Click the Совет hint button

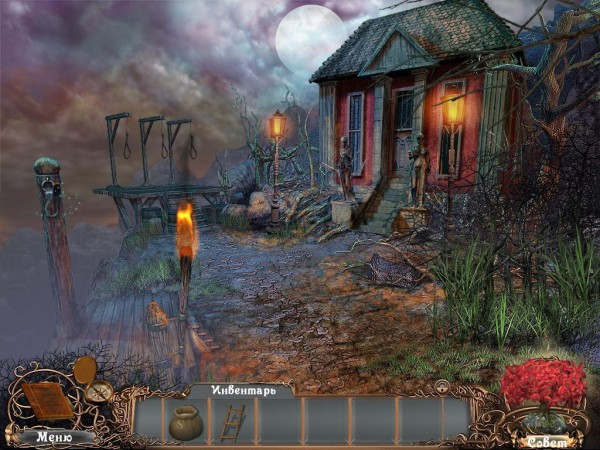coord(544,440)
